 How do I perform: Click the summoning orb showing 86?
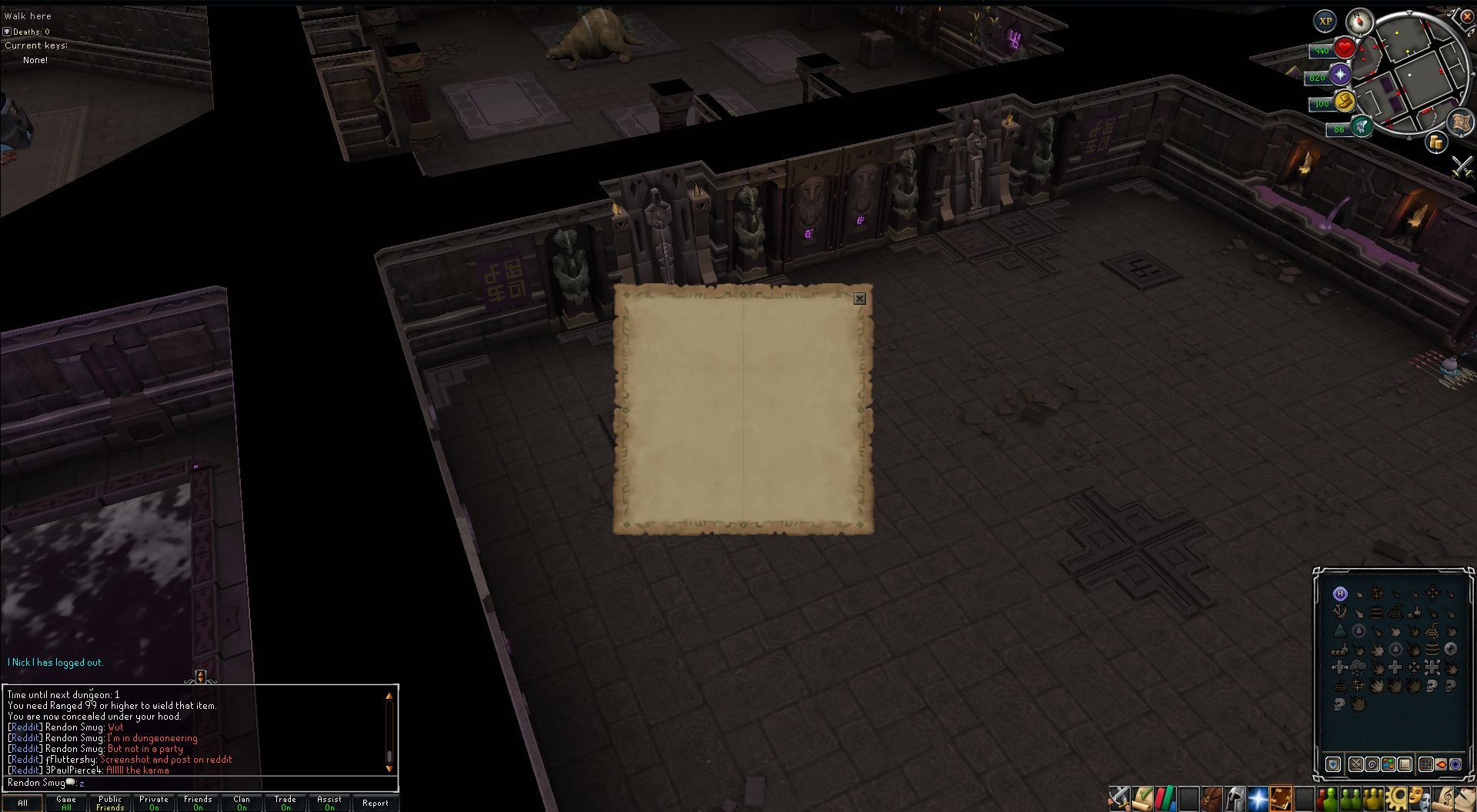tap(1362, 127)
